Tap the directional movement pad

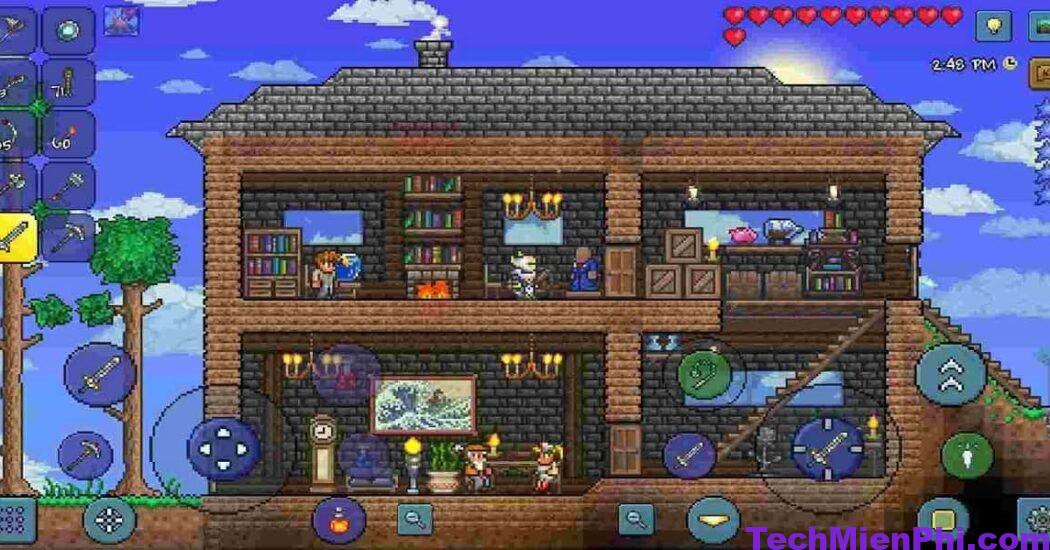point(224,449)
